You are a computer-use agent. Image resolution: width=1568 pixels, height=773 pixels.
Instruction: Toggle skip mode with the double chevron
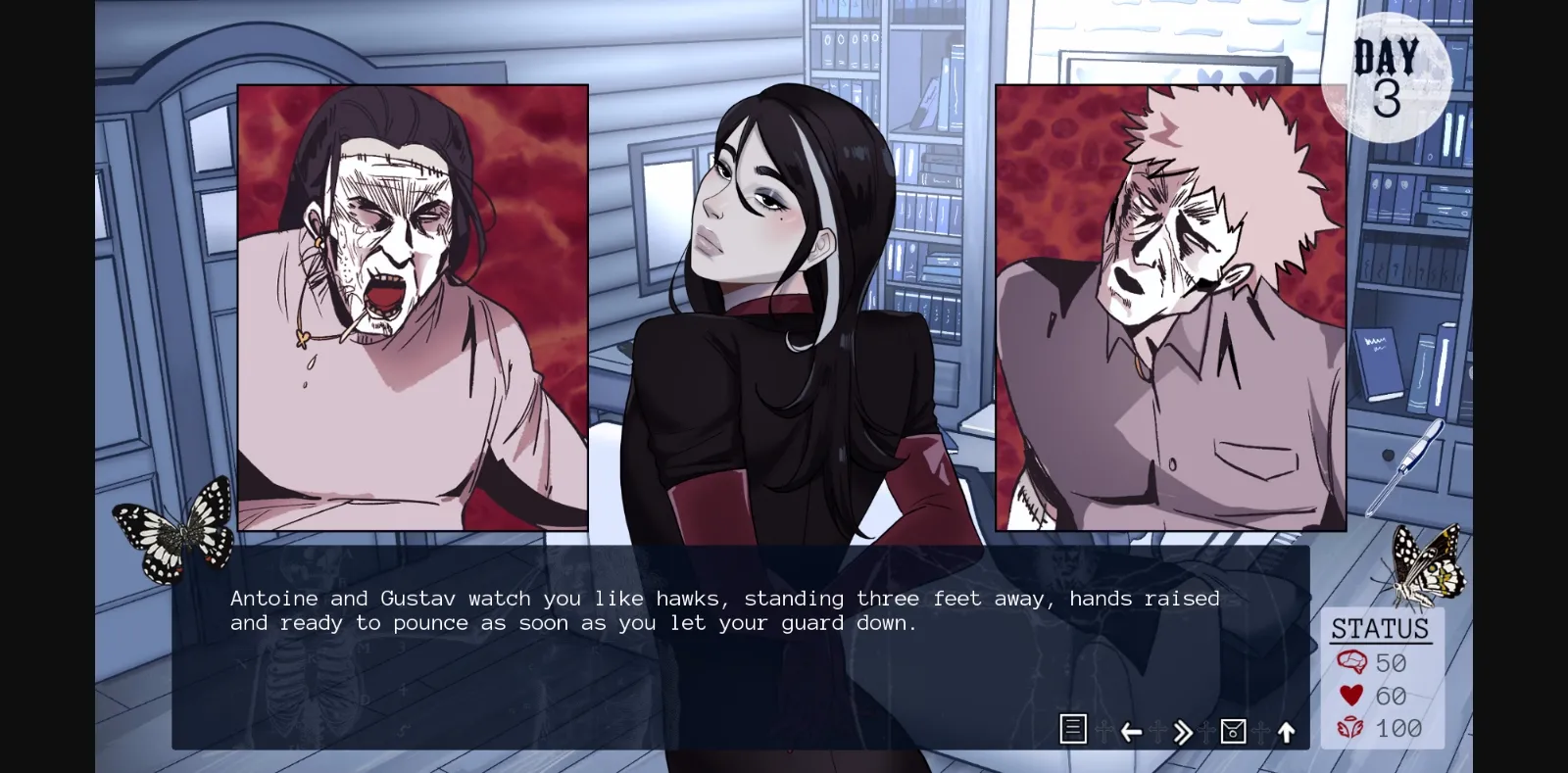[1181, 731]
